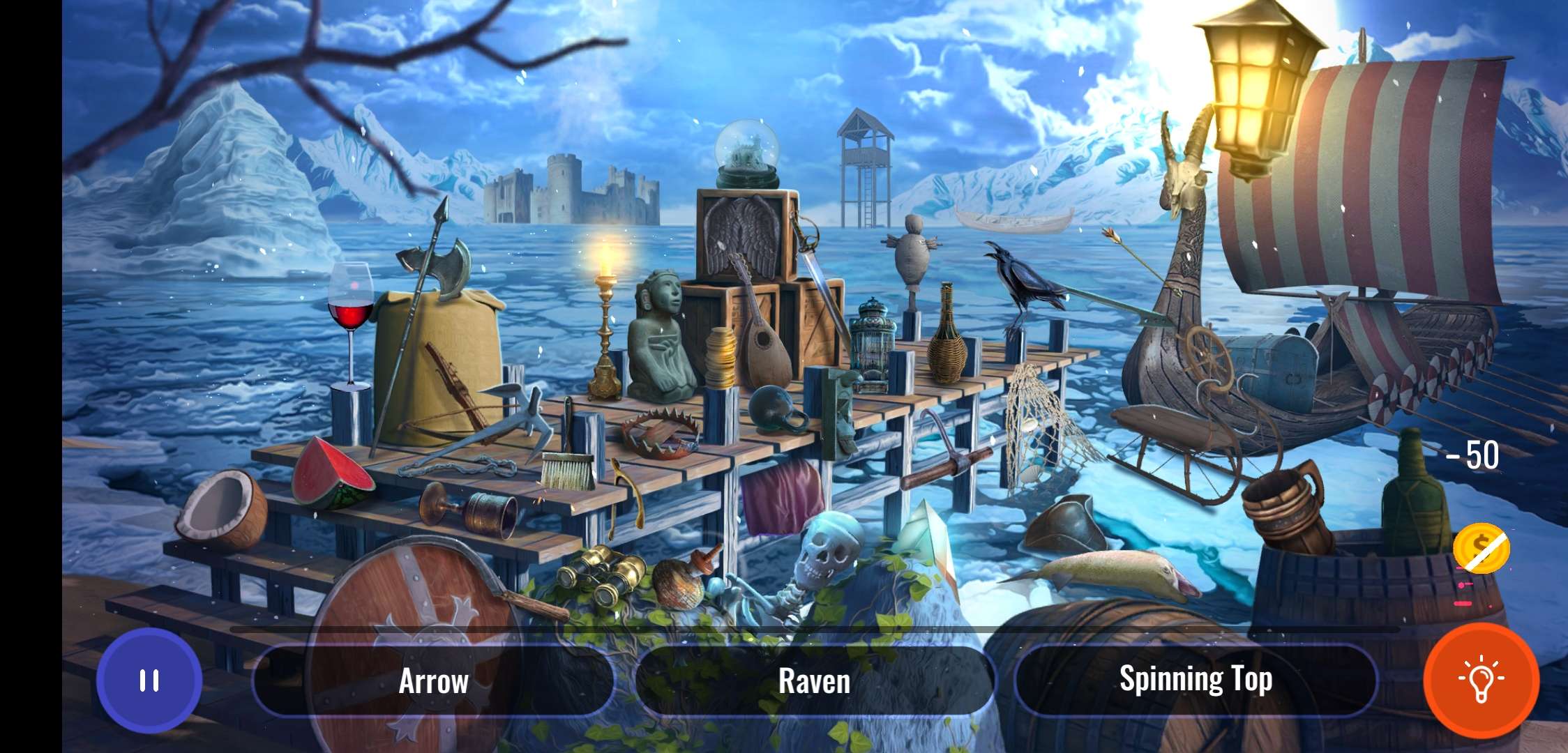Choose the Spinning Top item label
The height and width of the screenshot is (753, 1568).
[1196, 680]
